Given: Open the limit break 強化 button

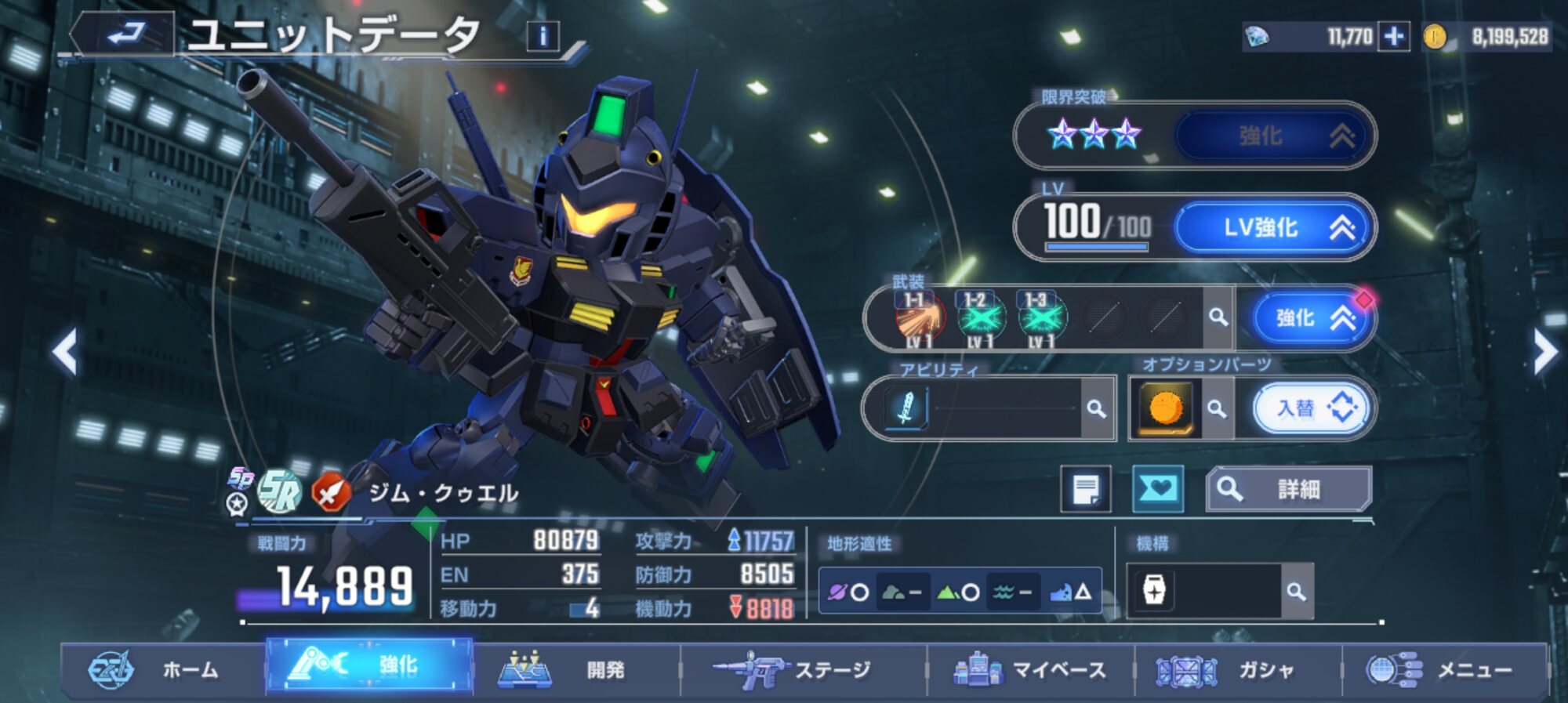Looking at the screenshot, I should click(x=1273, y=136).
